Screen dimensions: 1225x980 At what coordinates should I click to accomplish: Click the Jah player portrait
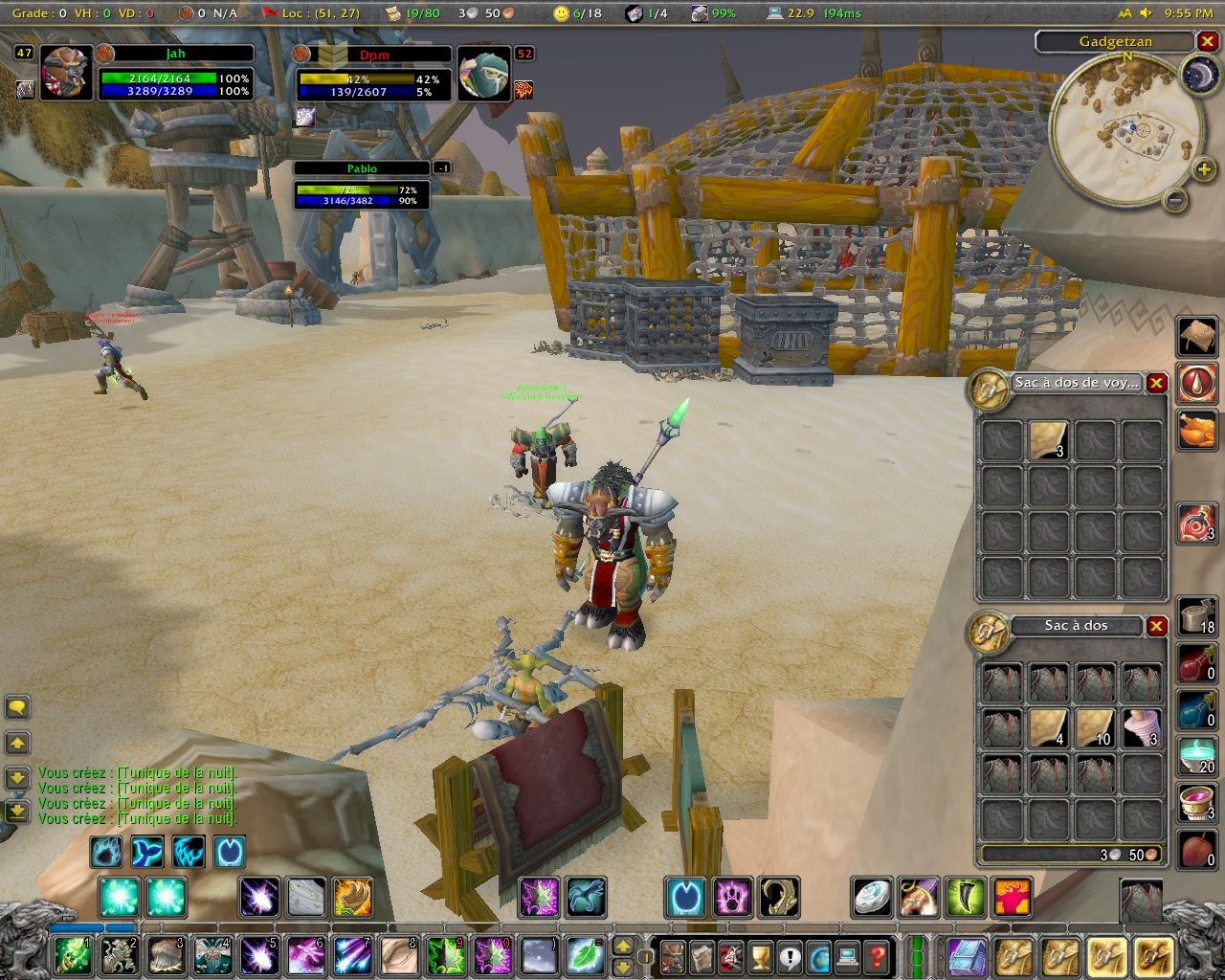pyautogui.click(x=66, y=73)
